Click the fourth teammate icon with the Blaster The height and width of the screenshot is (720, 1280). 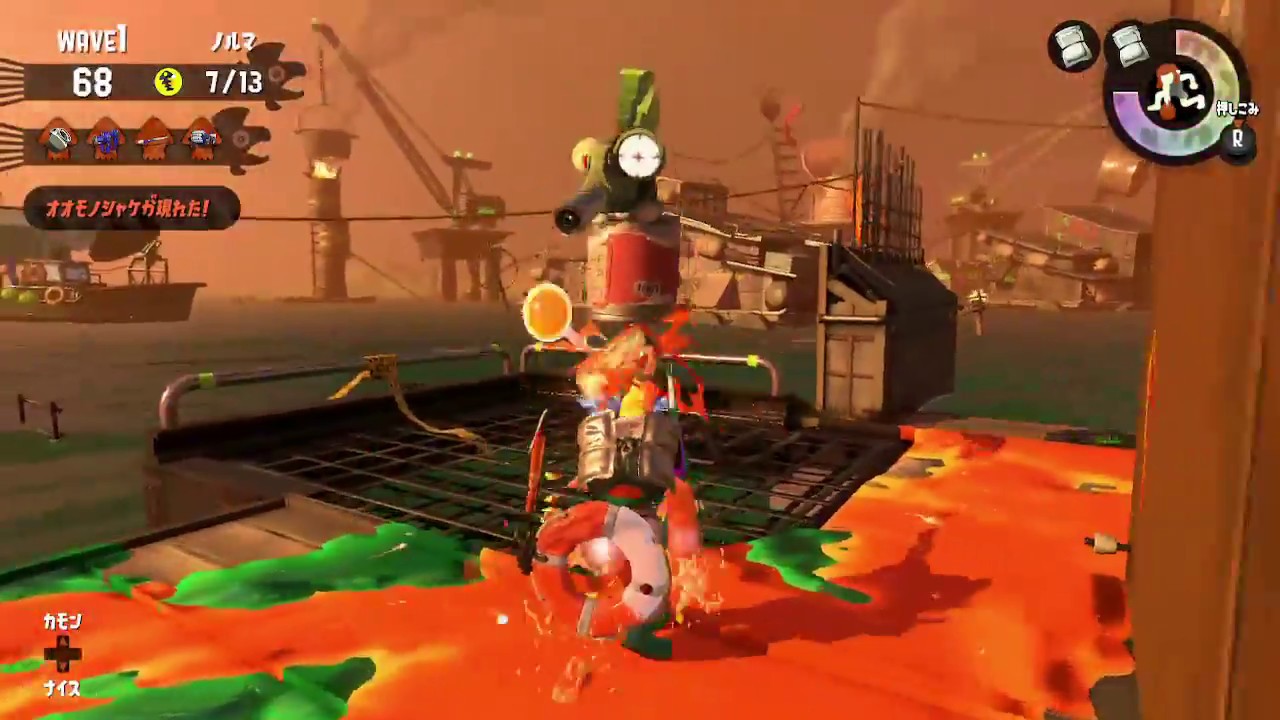pyautogui.click(x=202, y=140)
